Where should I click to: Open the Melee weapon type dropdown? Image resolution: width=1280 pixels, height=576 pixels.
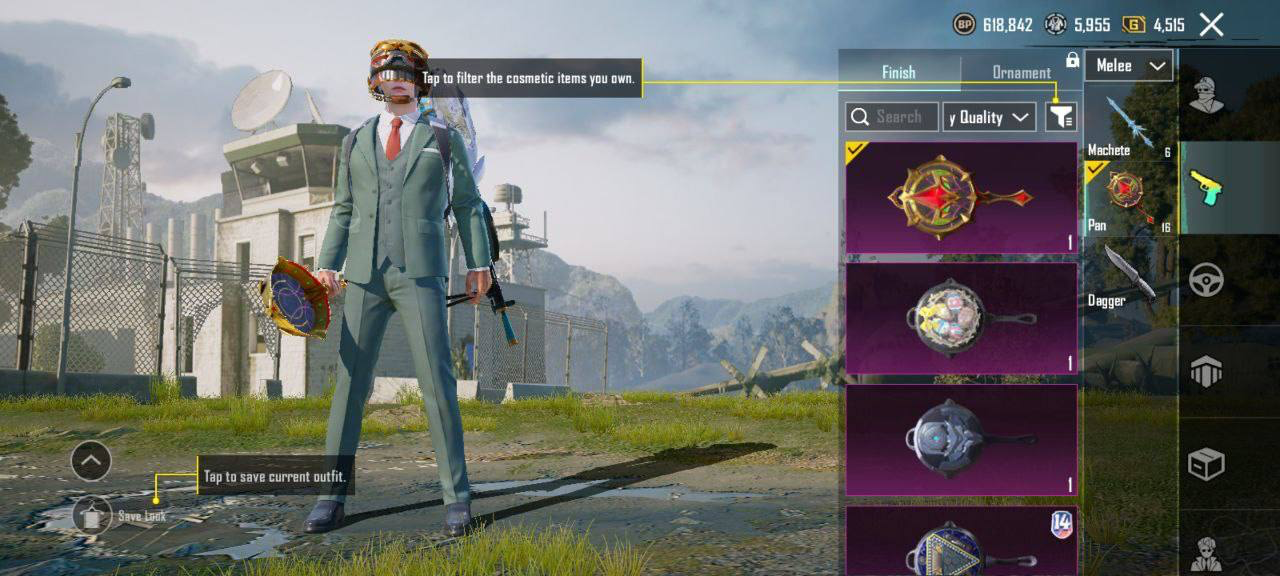[x=1129, y=66]
